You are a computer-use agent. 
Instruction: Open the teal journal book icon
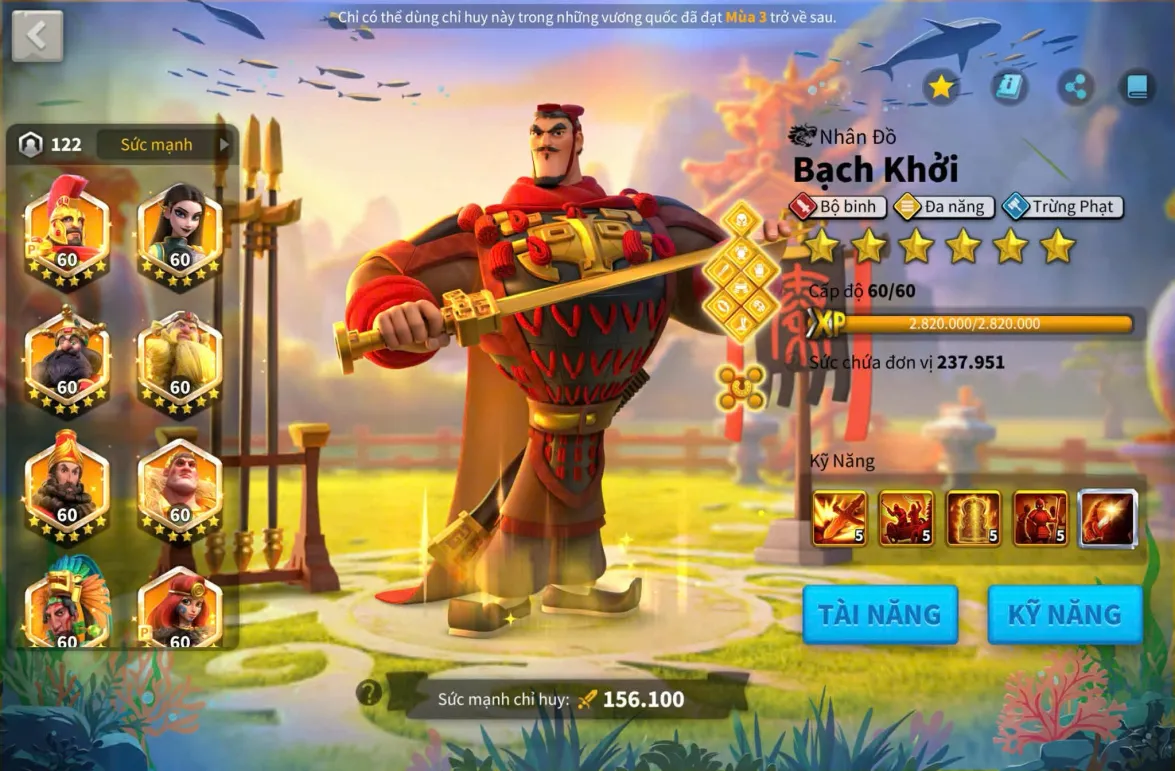coord(1137,88)
